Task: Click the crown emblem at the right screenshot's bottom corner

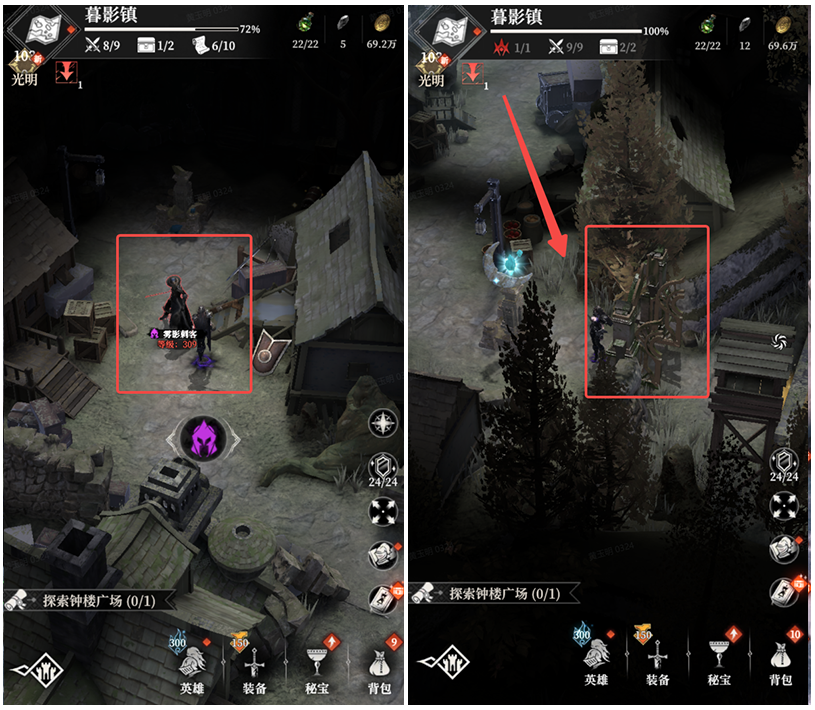Action: [438, 662]
